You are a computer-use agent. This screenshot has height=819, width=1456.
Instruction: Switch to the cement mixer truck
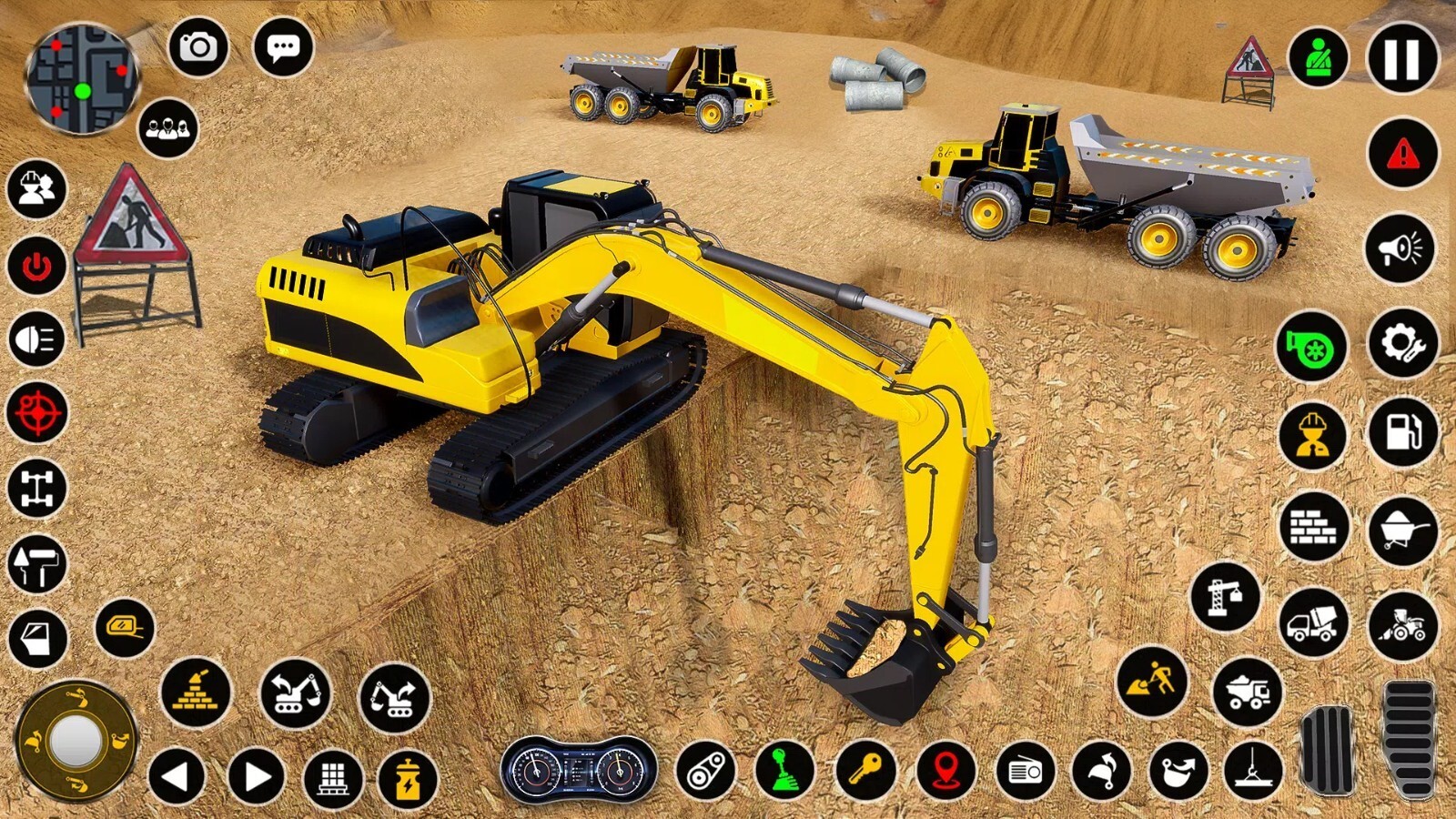click(x=1313, y=623)
